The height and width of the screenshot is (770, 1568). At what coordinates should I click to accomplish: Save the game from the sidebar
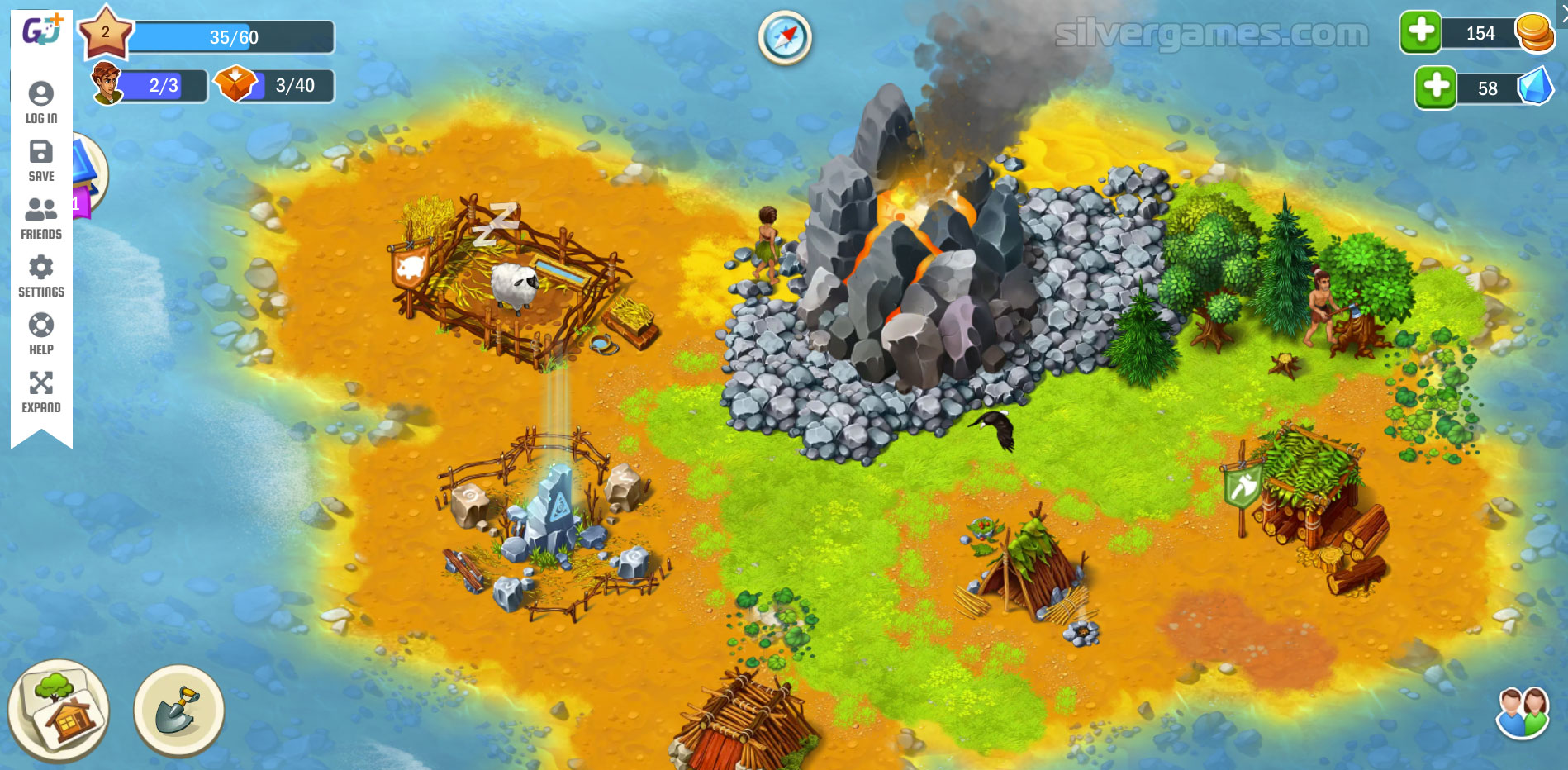point(41,160)
